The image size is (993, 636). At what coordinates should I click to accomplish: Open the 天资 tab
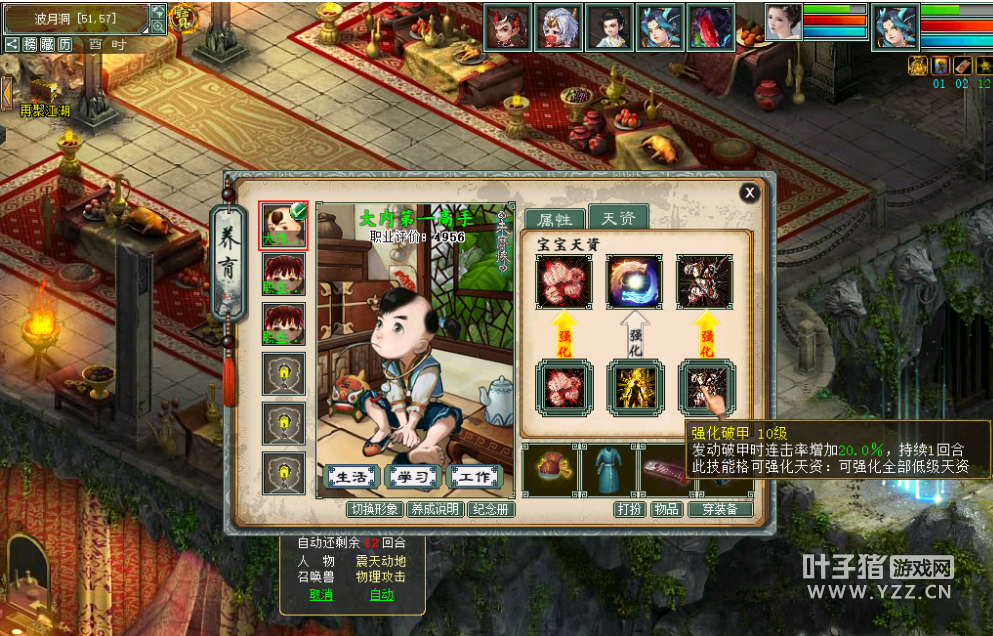(617, 218)
